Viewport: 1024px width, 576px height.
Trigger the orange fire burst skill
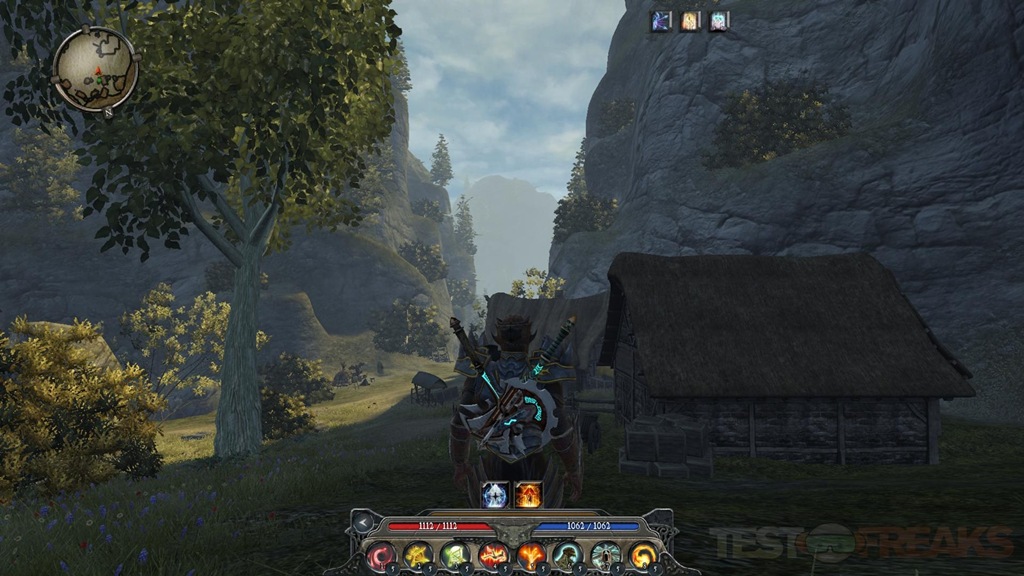531,555
